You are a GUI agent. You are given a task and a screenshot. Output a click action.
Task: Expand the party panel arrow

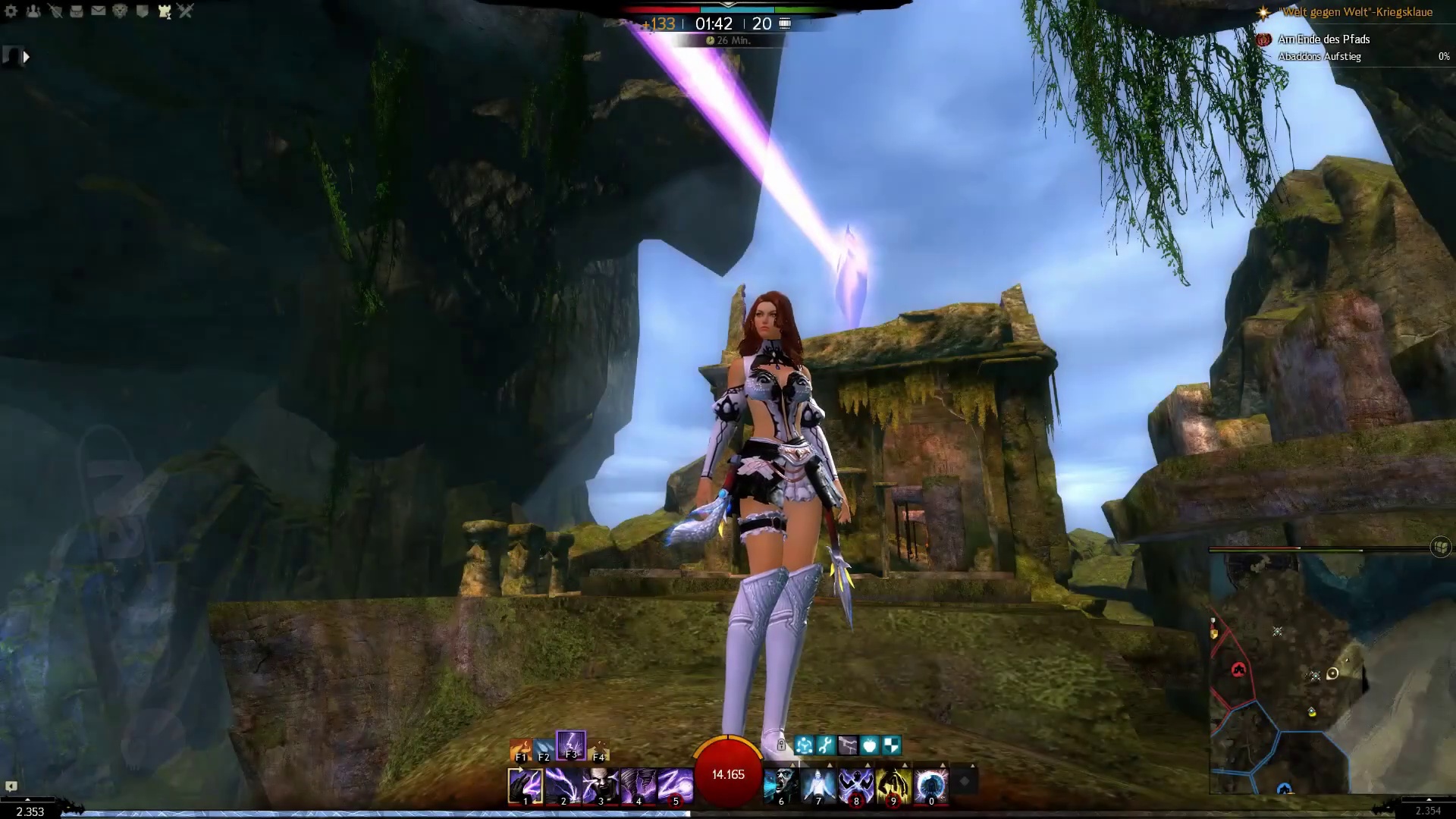[26, 57]
